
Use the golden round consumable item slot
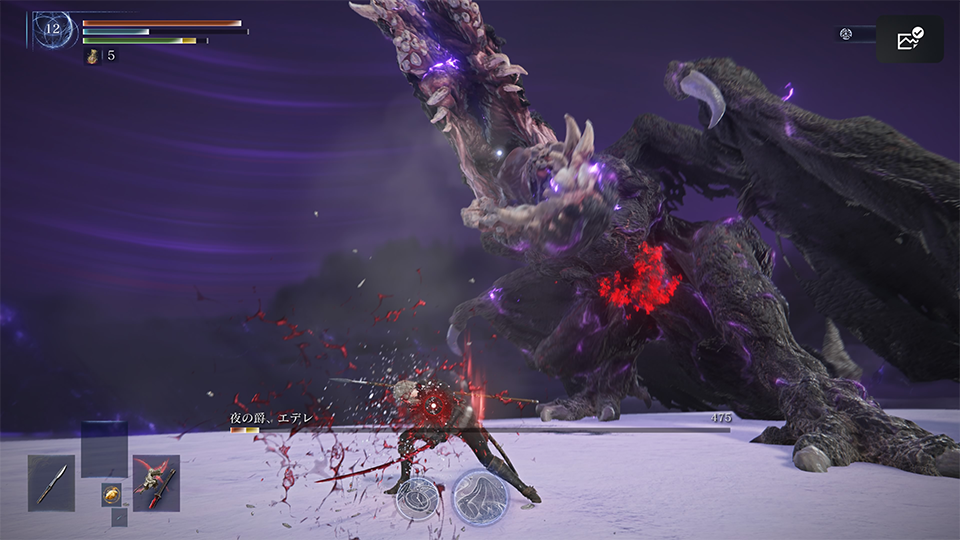pyautogui.click(x=111, y=494)
